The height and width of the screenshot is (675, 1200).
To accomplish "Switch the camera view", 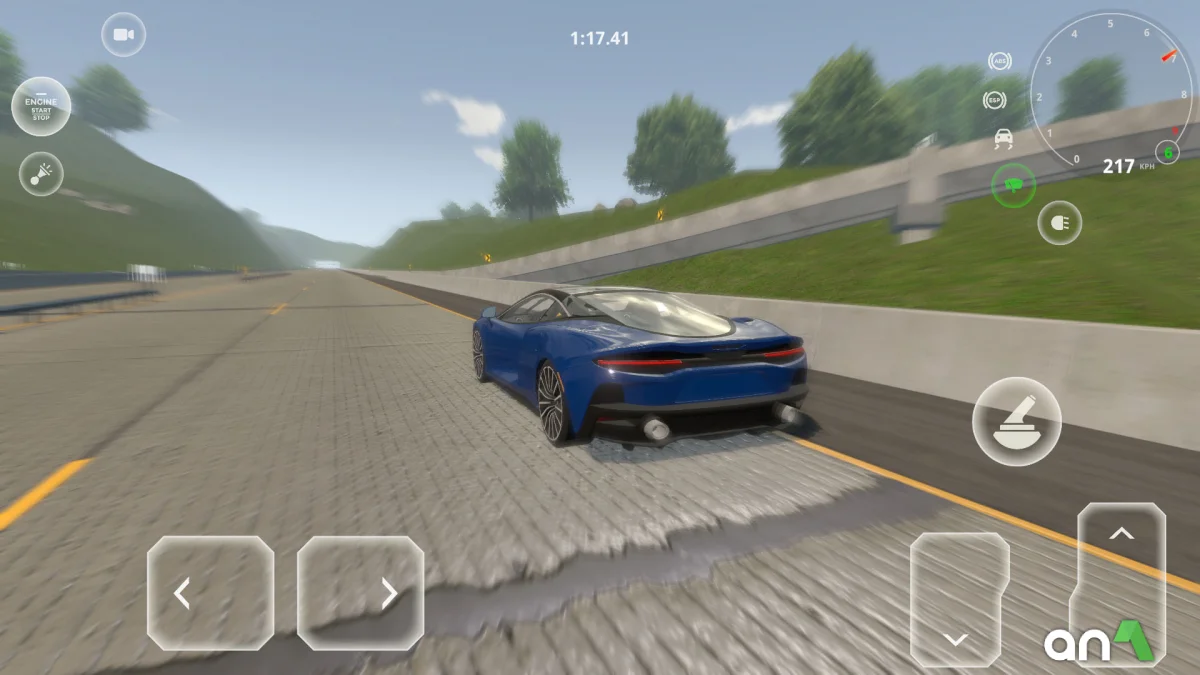I will click(x=123, y=35).
